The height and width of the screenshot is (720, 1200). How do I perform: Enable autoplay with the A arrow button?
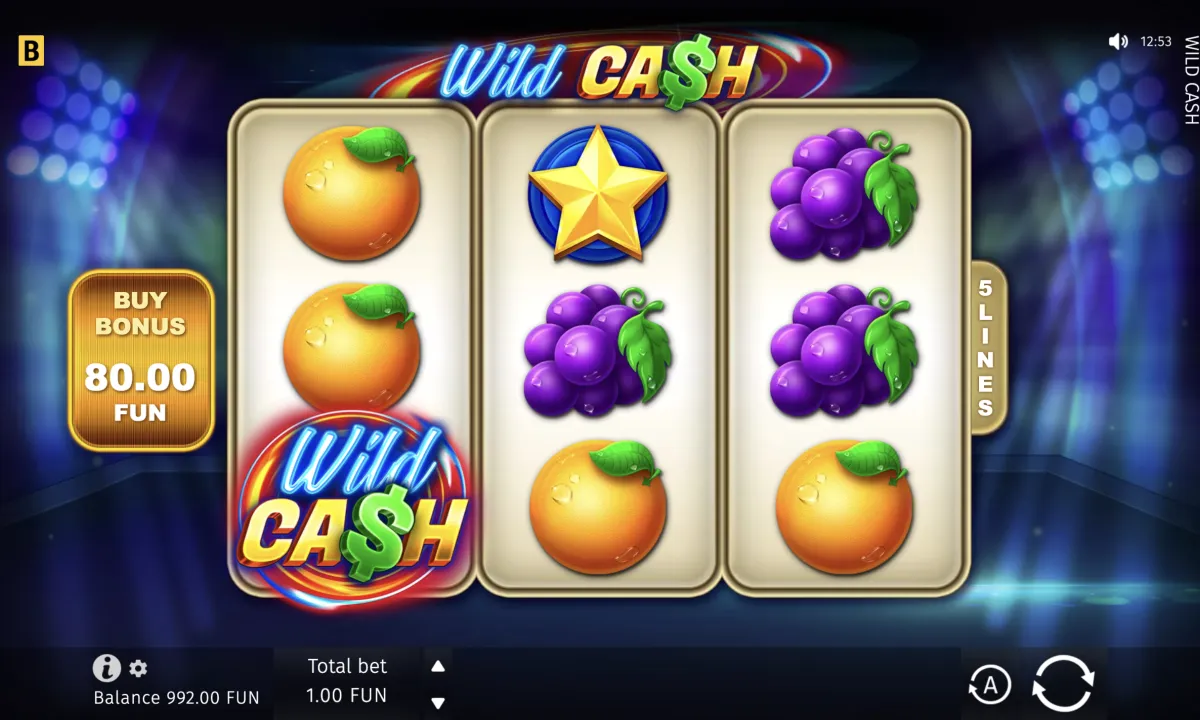tap(989, 685)
